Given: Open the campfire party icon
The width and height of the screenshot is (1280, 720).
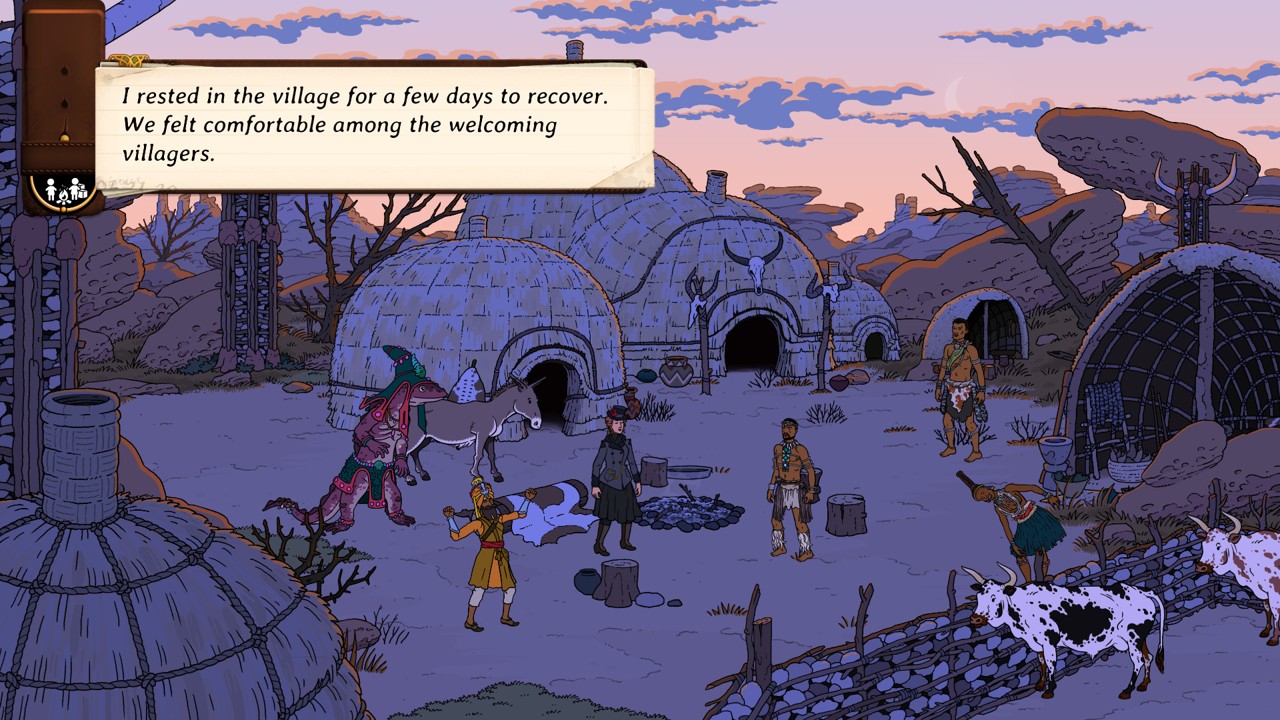Looking at the screenshot, I should click(62, 190).
